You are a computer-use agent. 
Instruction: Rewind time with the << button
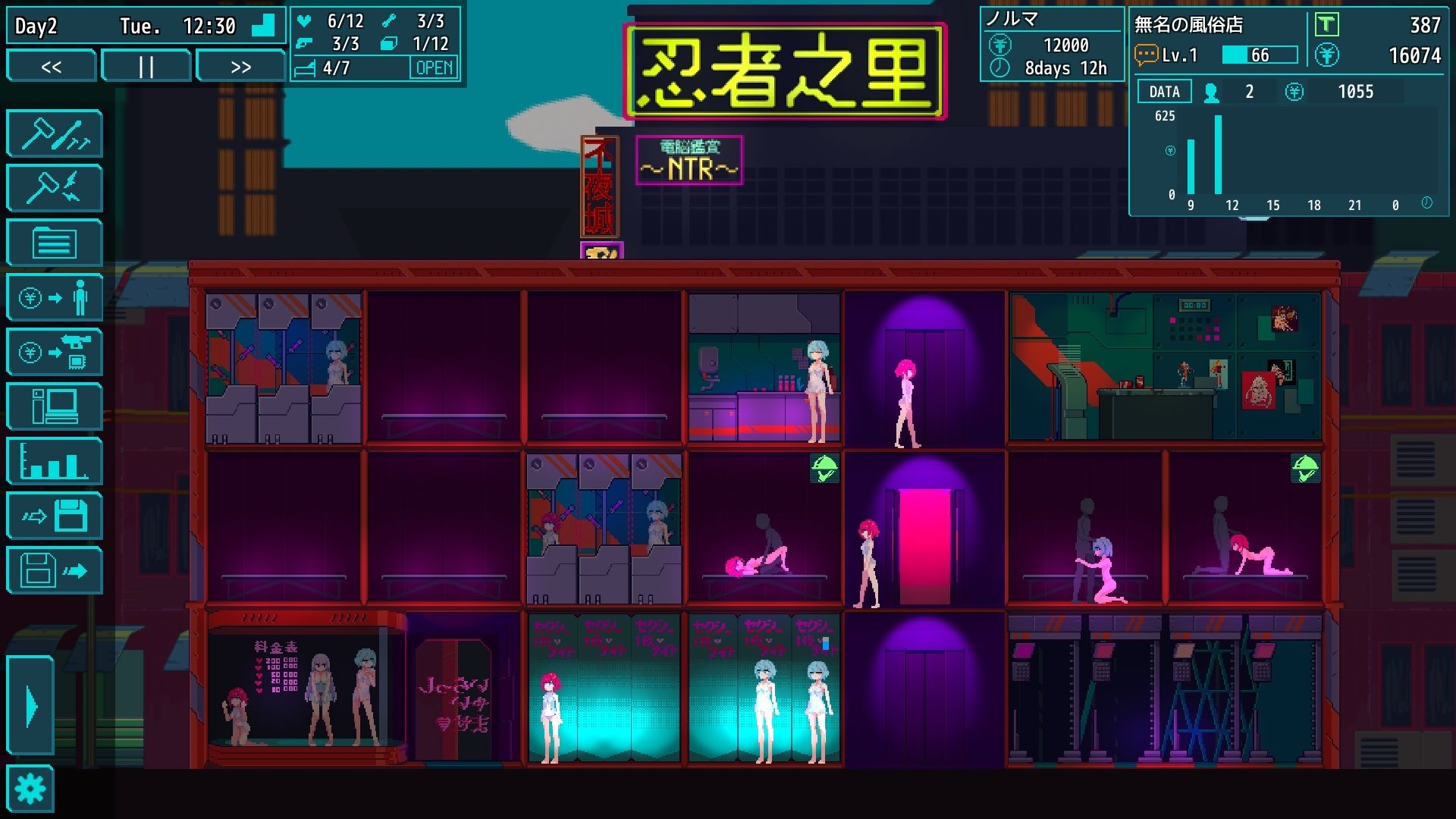(x=51, y=66)
